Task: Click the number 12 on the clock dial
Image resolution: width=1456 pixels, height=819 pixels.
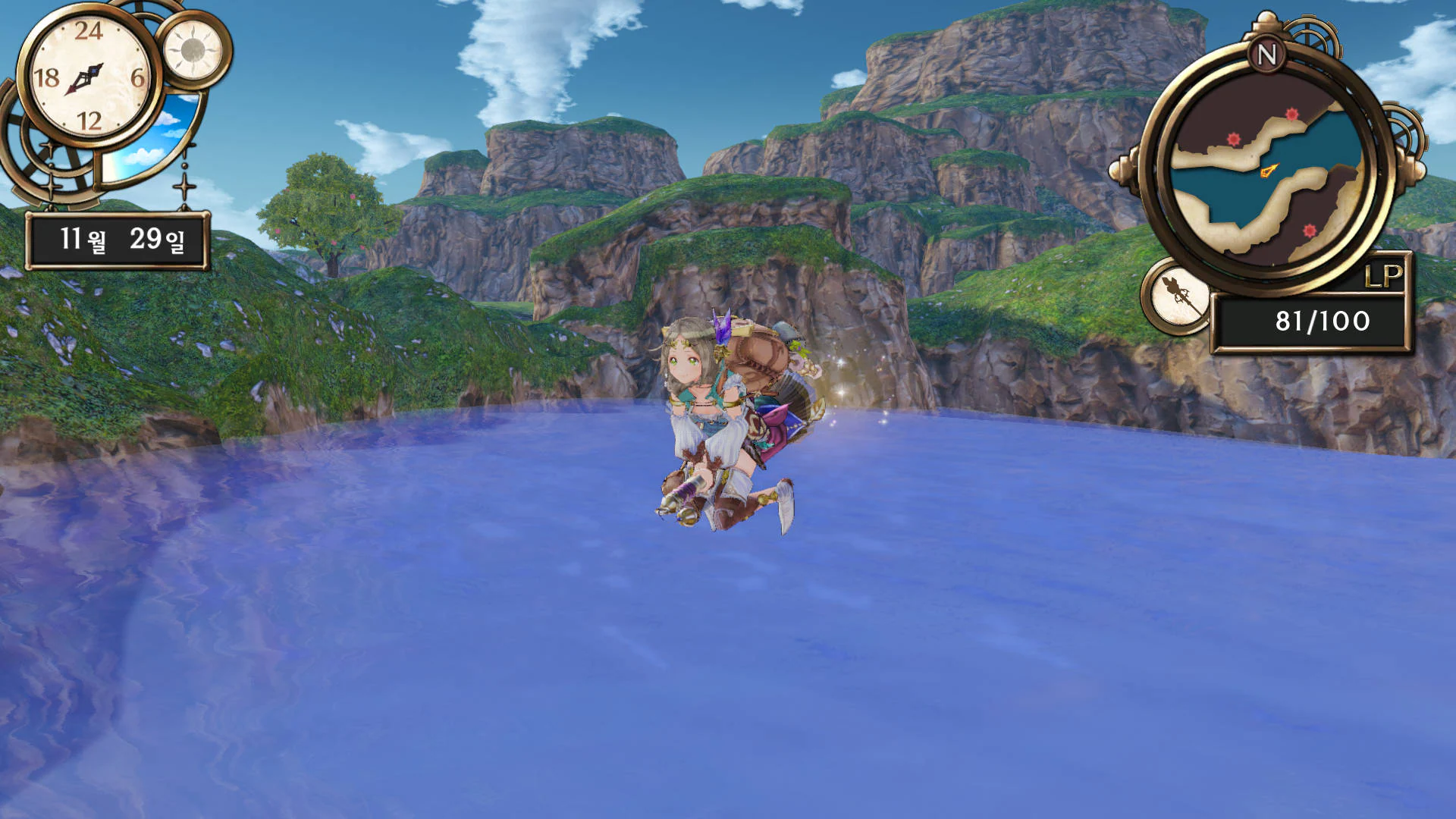Action: tap(91, 118)
